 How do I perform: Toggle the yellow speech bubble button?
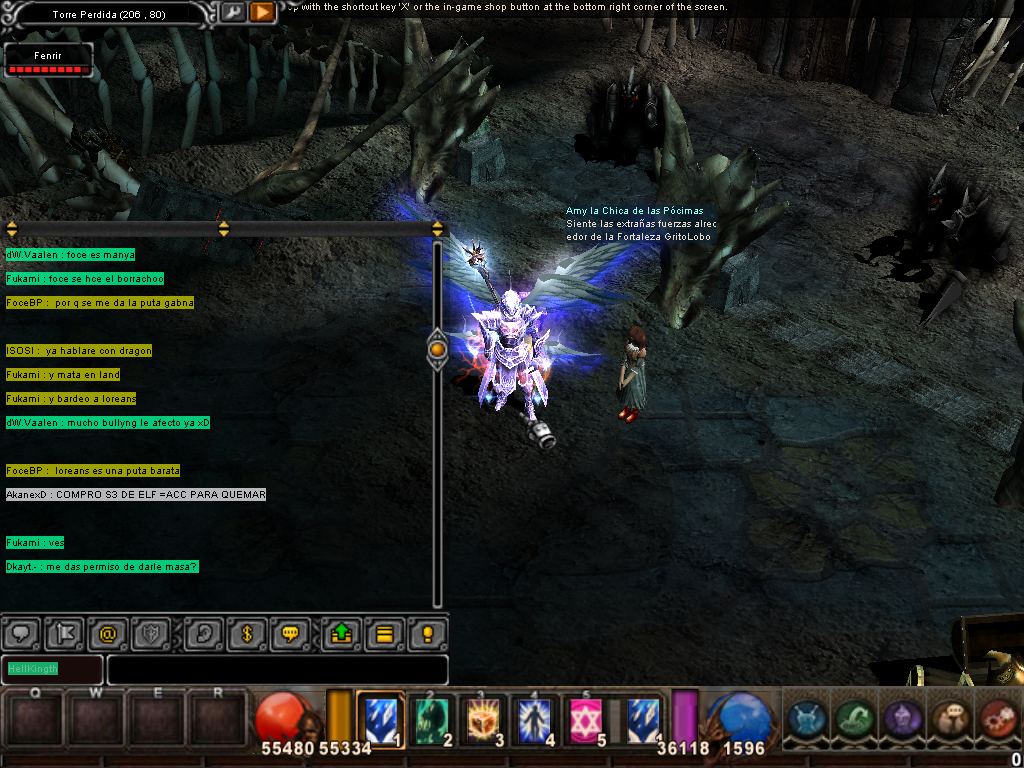291,634
